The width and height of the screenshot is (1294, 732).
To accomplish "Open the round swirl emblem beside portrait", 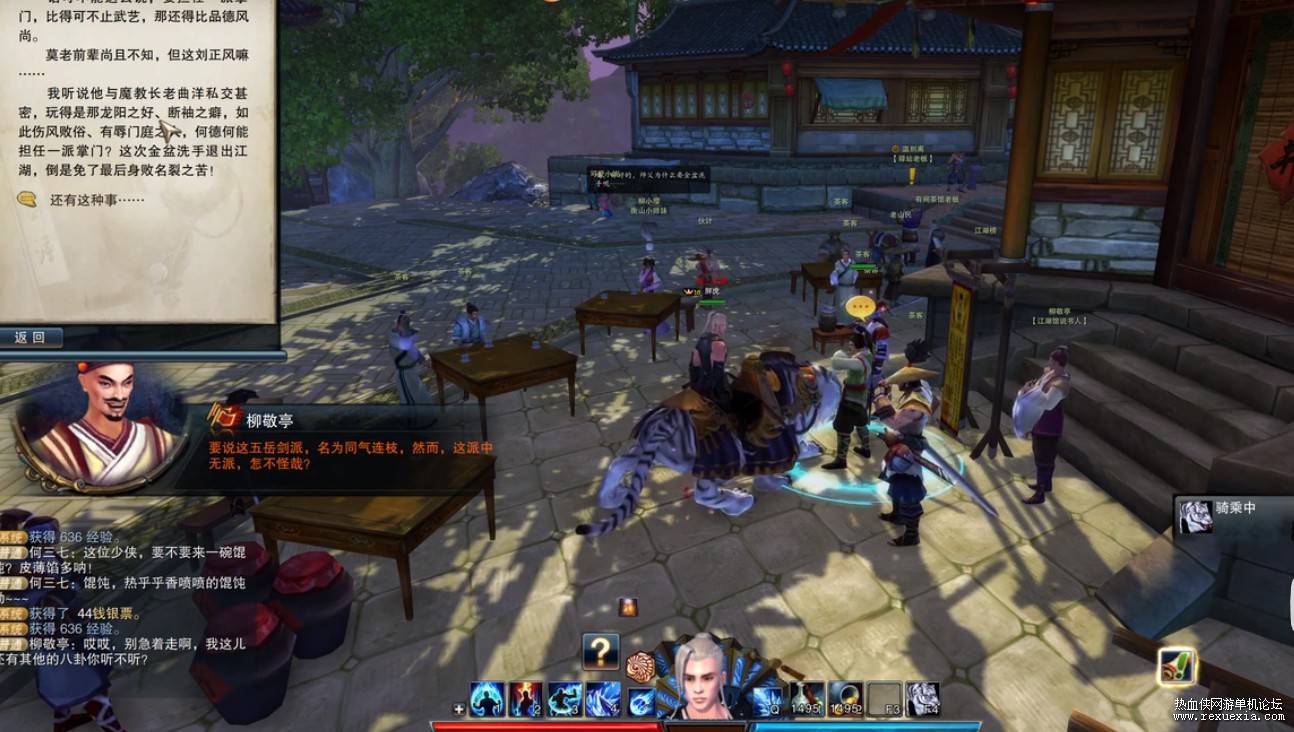I will pos(639,665).
